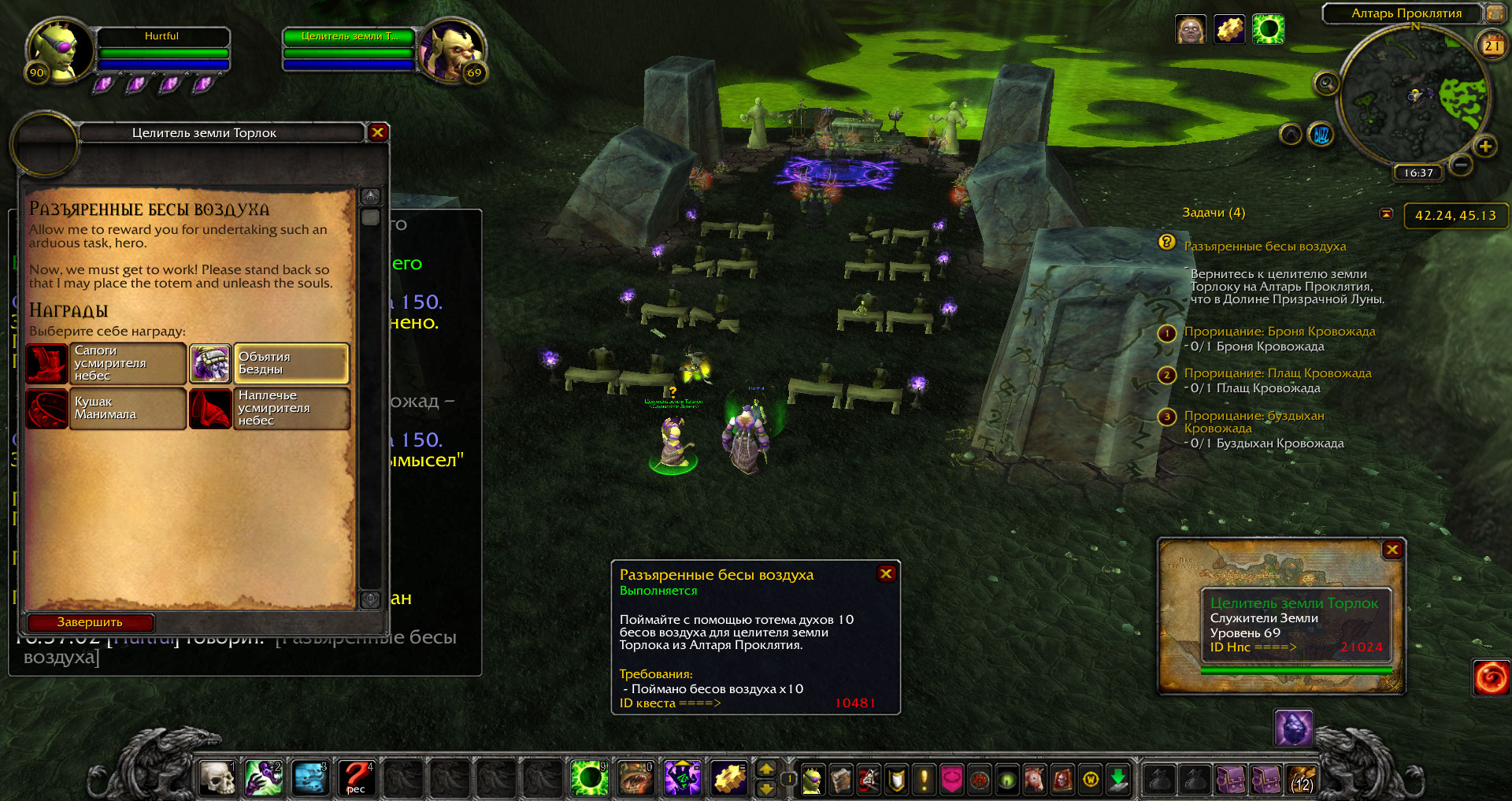Open the minimap tracking magnifier button
The image size is (1512, 801).
point(1326,83)
